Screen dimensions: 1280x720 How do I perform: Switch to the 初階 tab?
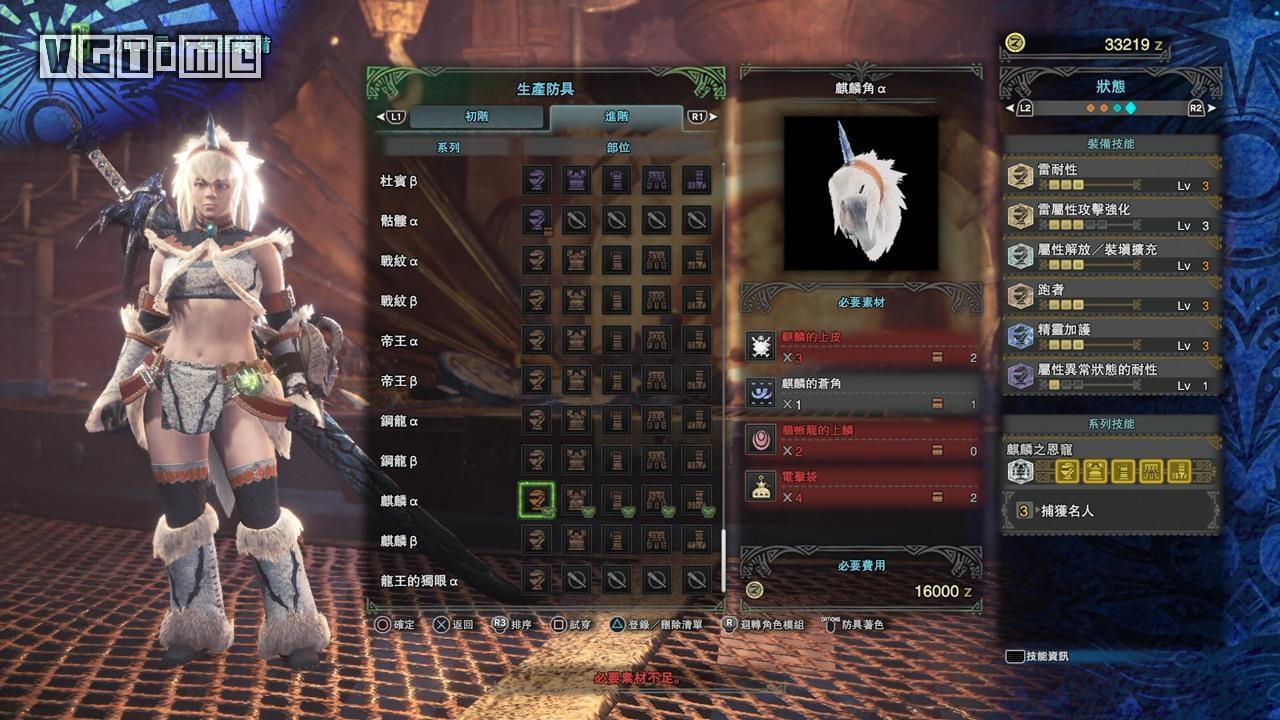477,117
